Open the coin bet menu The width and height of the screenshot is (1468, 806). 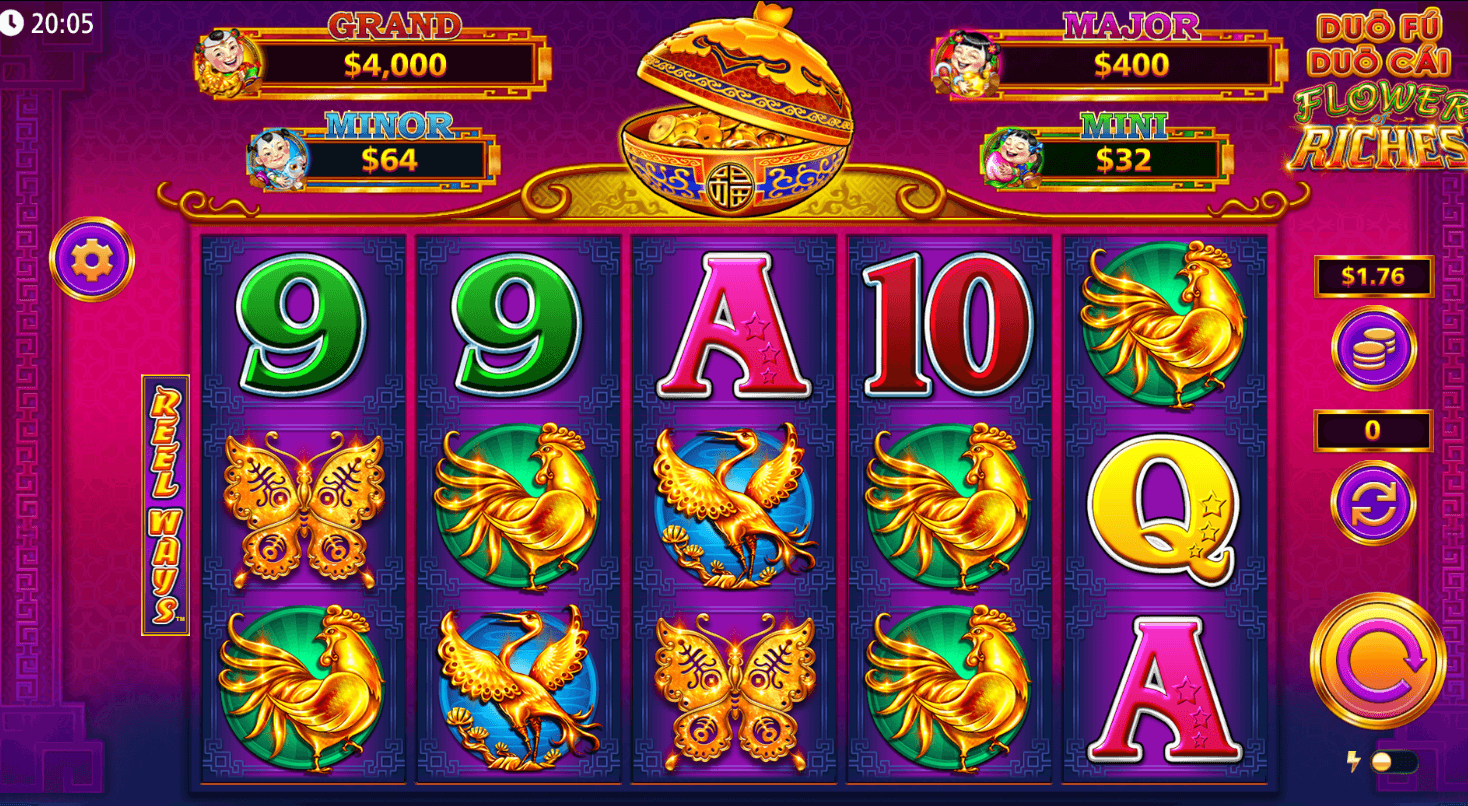click(x=1373, y=348)
